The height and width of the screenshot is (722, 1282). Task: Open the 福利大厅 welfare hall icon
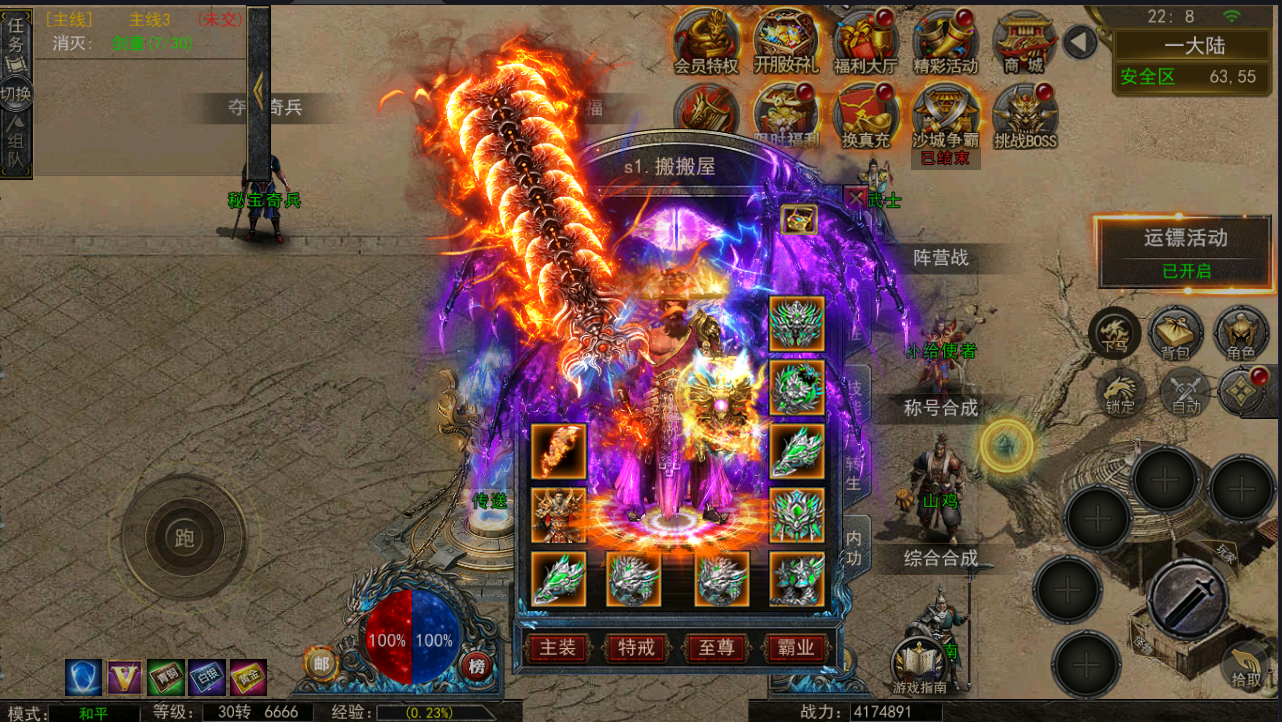tap(864, 40)
